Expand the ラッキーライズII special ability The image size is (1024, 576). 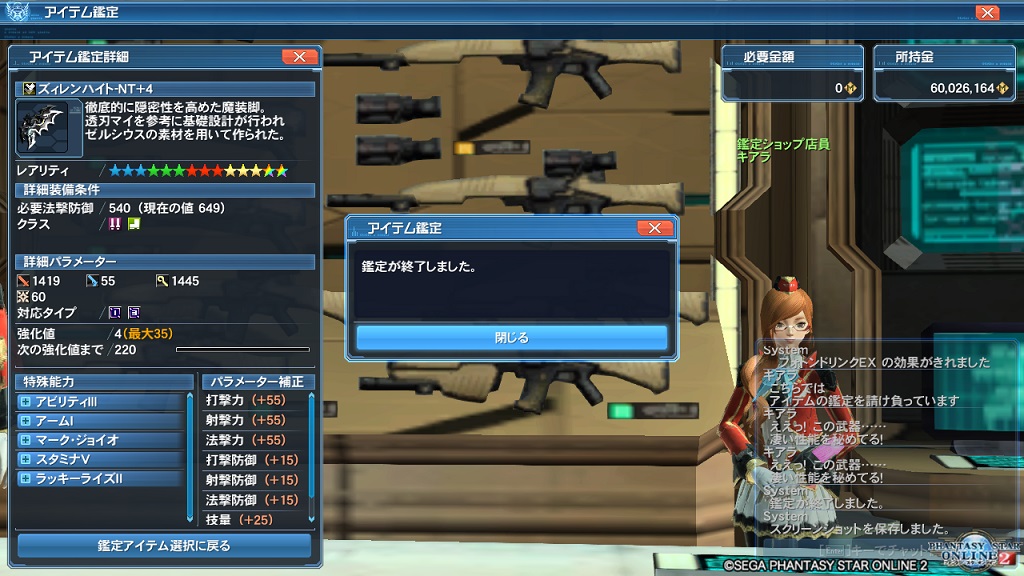point(25,479)
